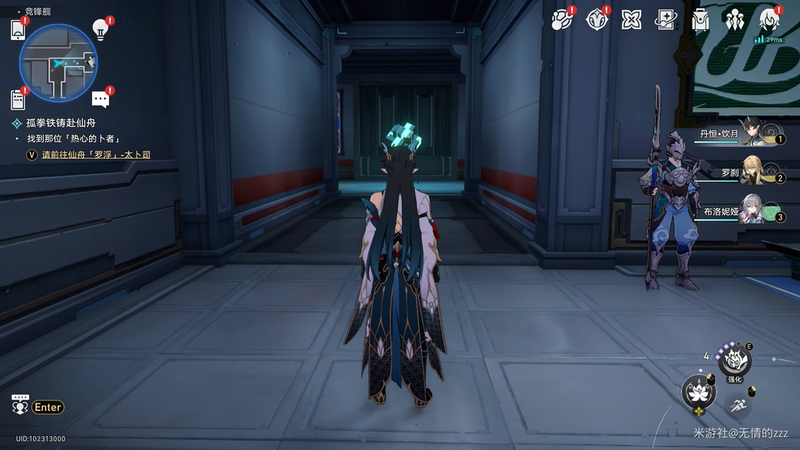This screenshot has width=800, height=450.
Task: Open the card with plus symbol icon
Action: tap(666, 19)
